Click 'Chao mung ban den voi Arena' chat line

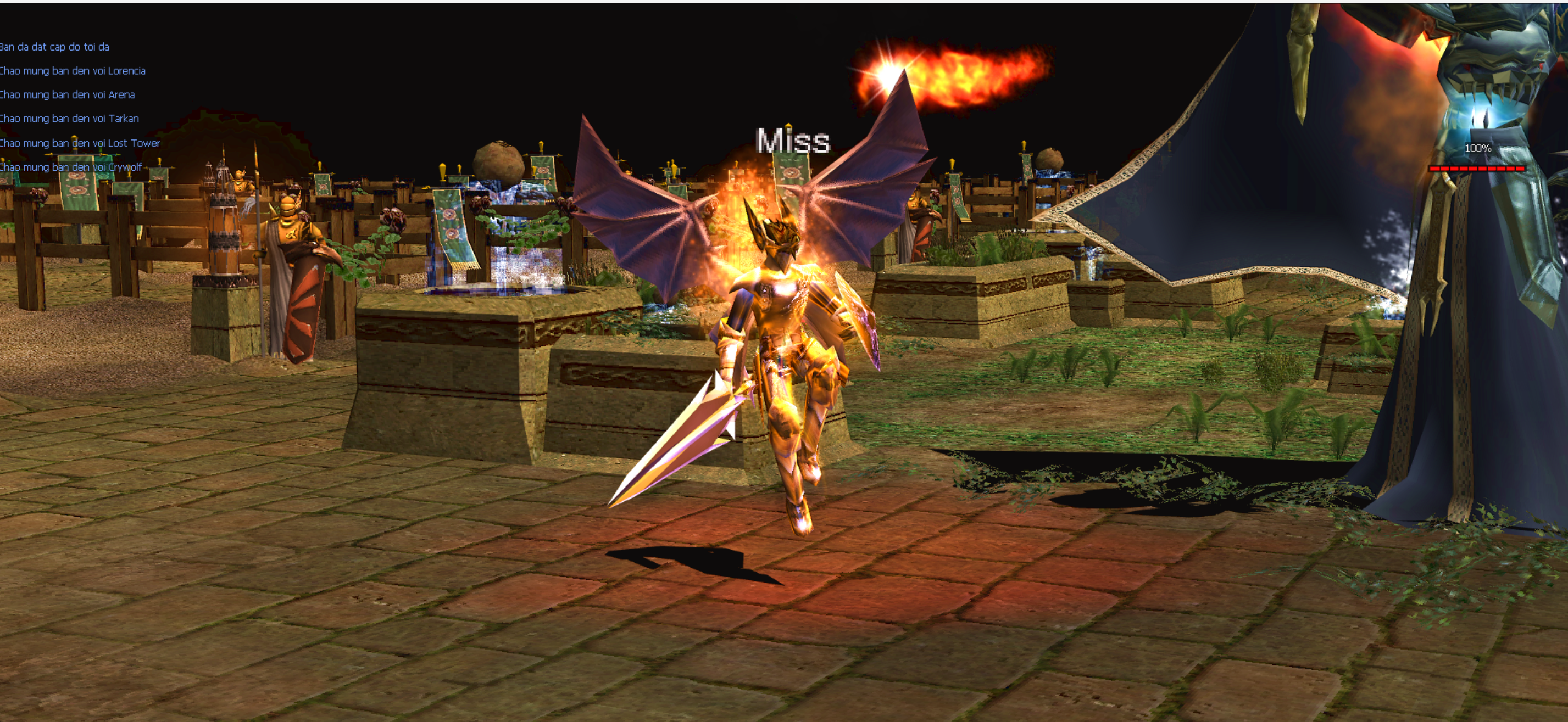pos(67,95)
